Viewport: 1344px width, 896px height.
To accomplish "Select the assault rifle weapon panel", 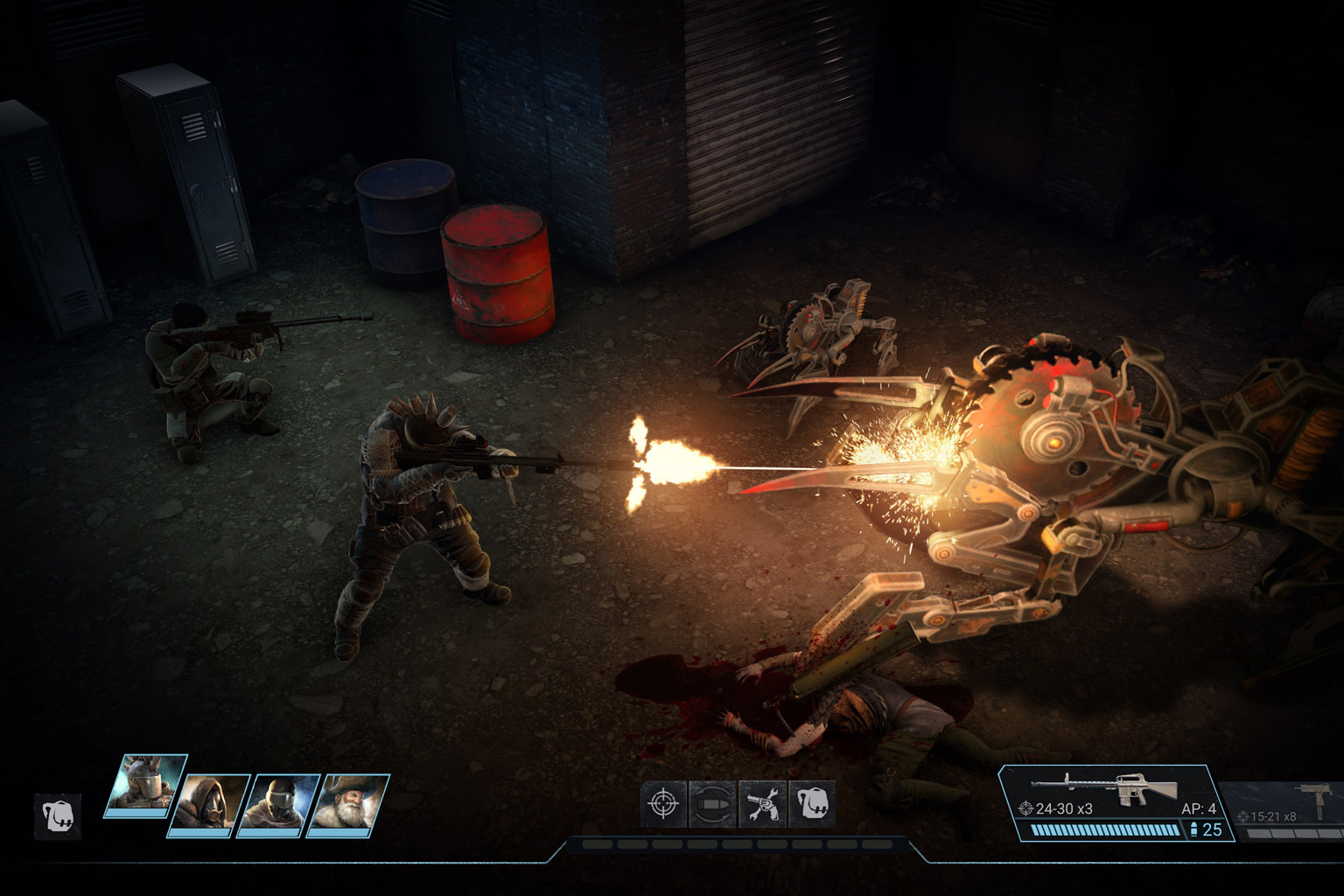I will pos(1116,801).
